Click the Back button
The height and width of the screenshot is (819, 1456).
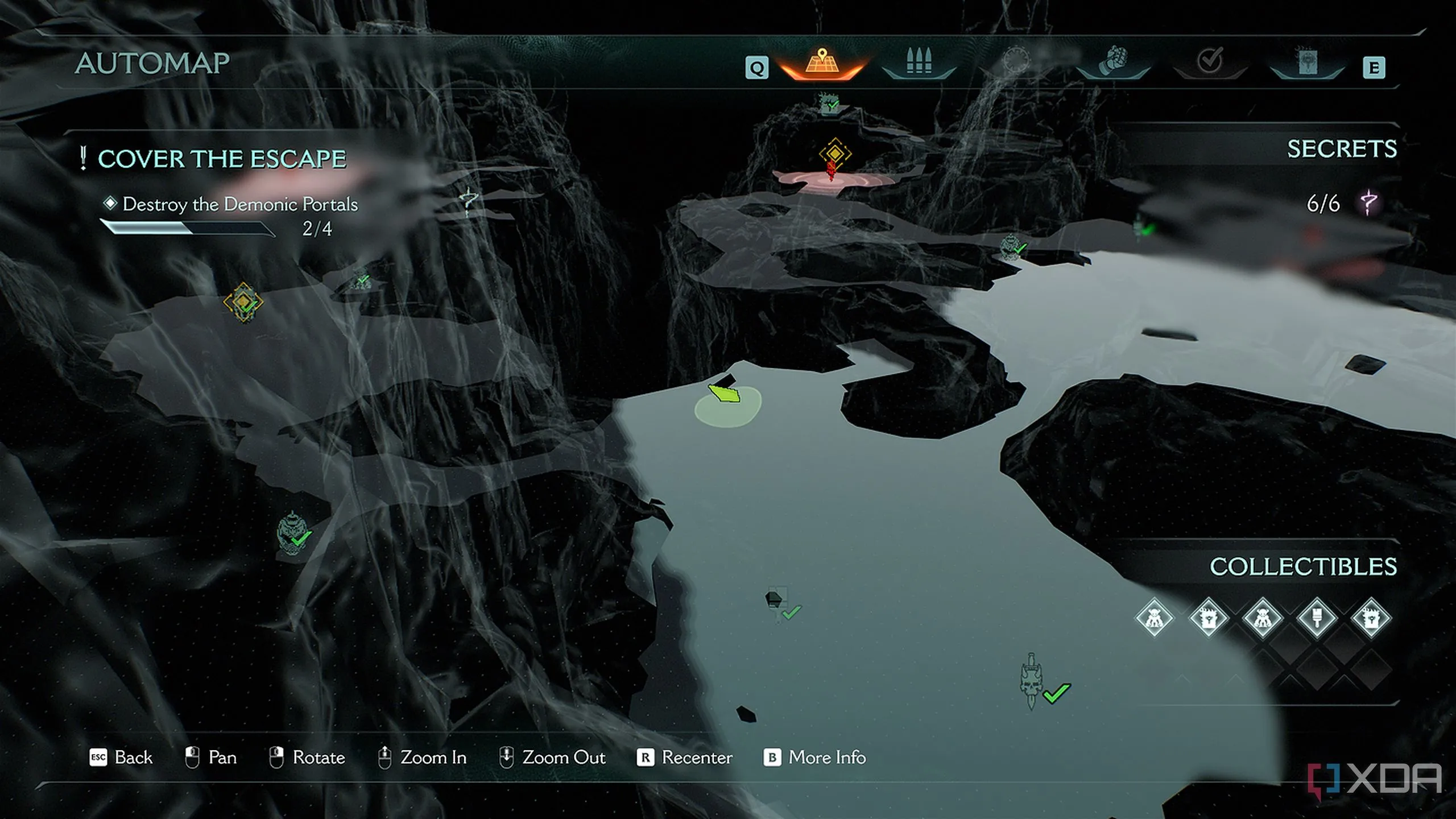(x=121, y=758)
